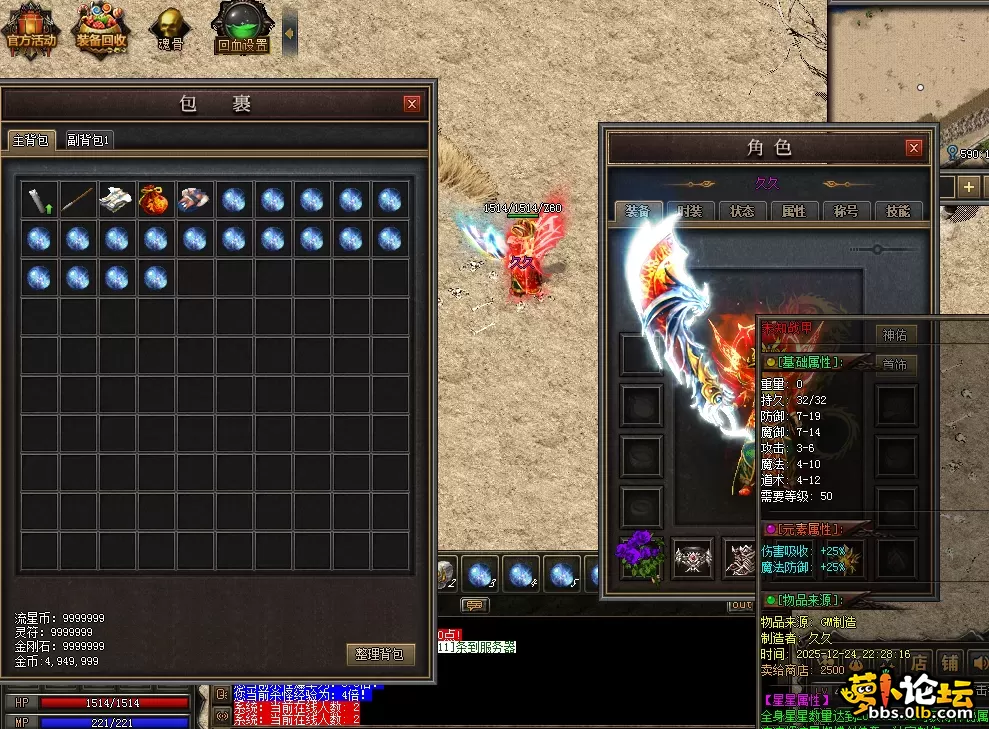
Task: Open the 状态 status tab
Action: tap(742, 211)
